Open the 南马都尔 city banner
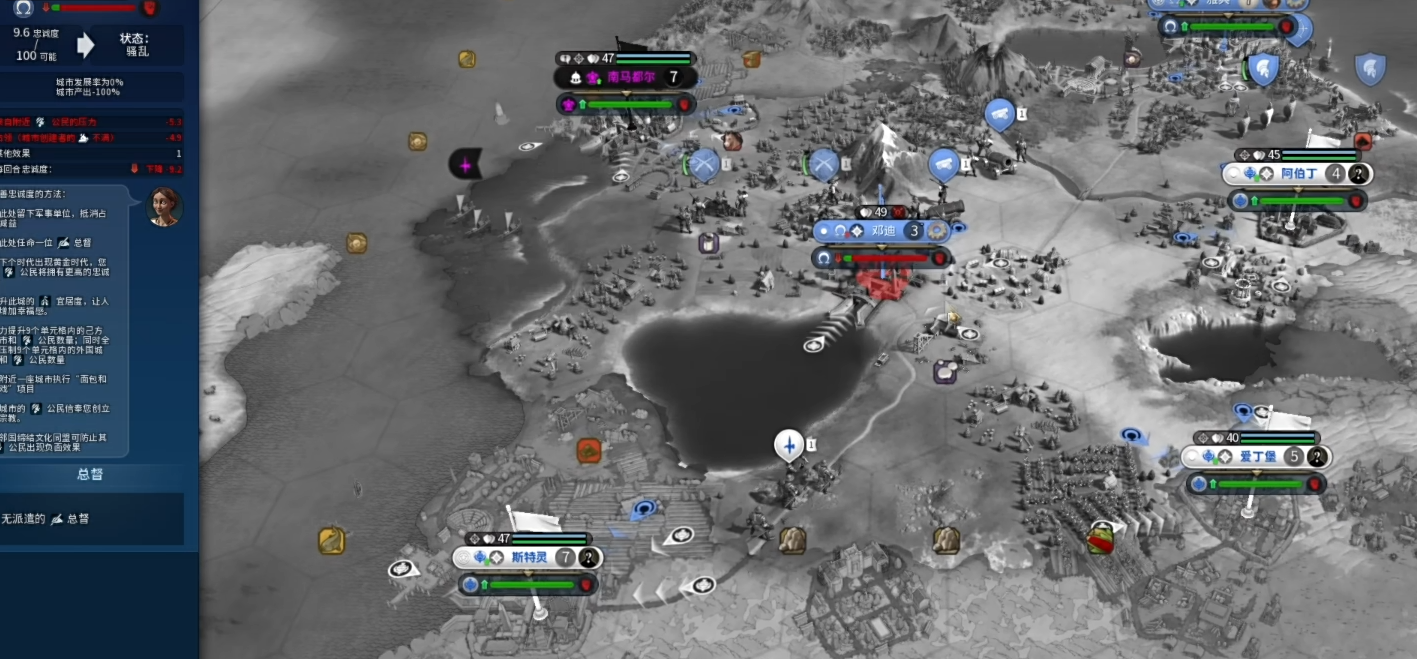Image resolution: width=1417 pixels, height=659 pixels. (632, 77)
